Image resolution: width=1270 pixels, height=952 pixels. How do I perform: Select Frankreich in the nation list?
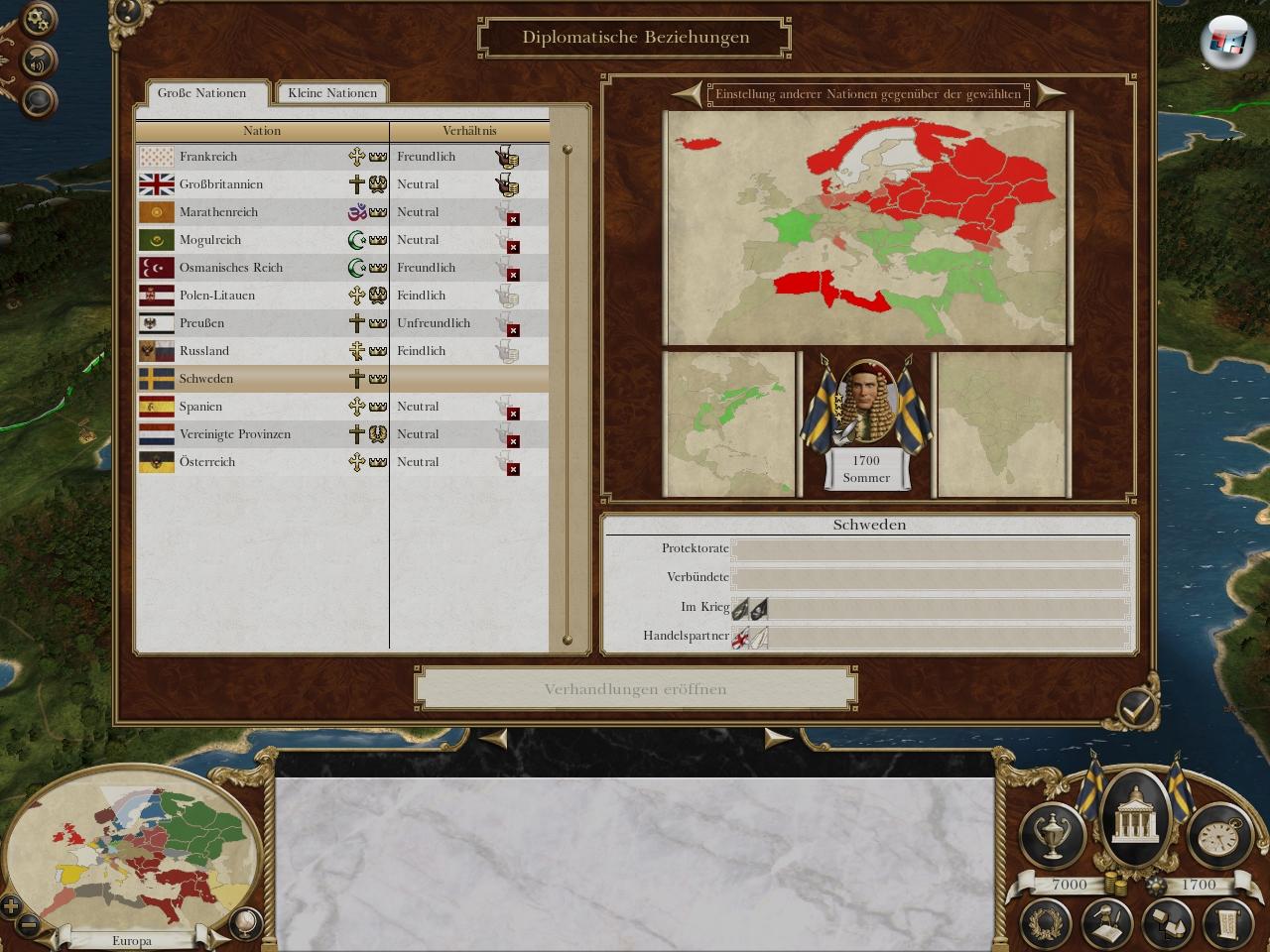[208, 157]
